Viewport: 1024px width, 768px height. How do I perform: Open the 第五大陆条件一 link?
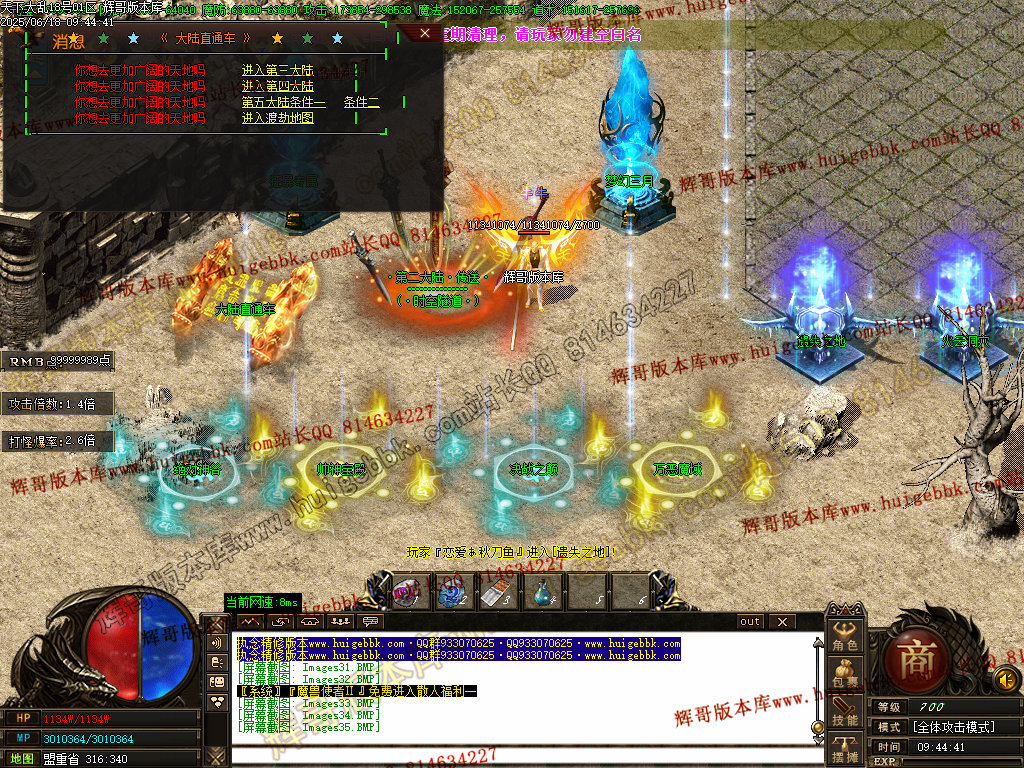click(x=284, y=102)
